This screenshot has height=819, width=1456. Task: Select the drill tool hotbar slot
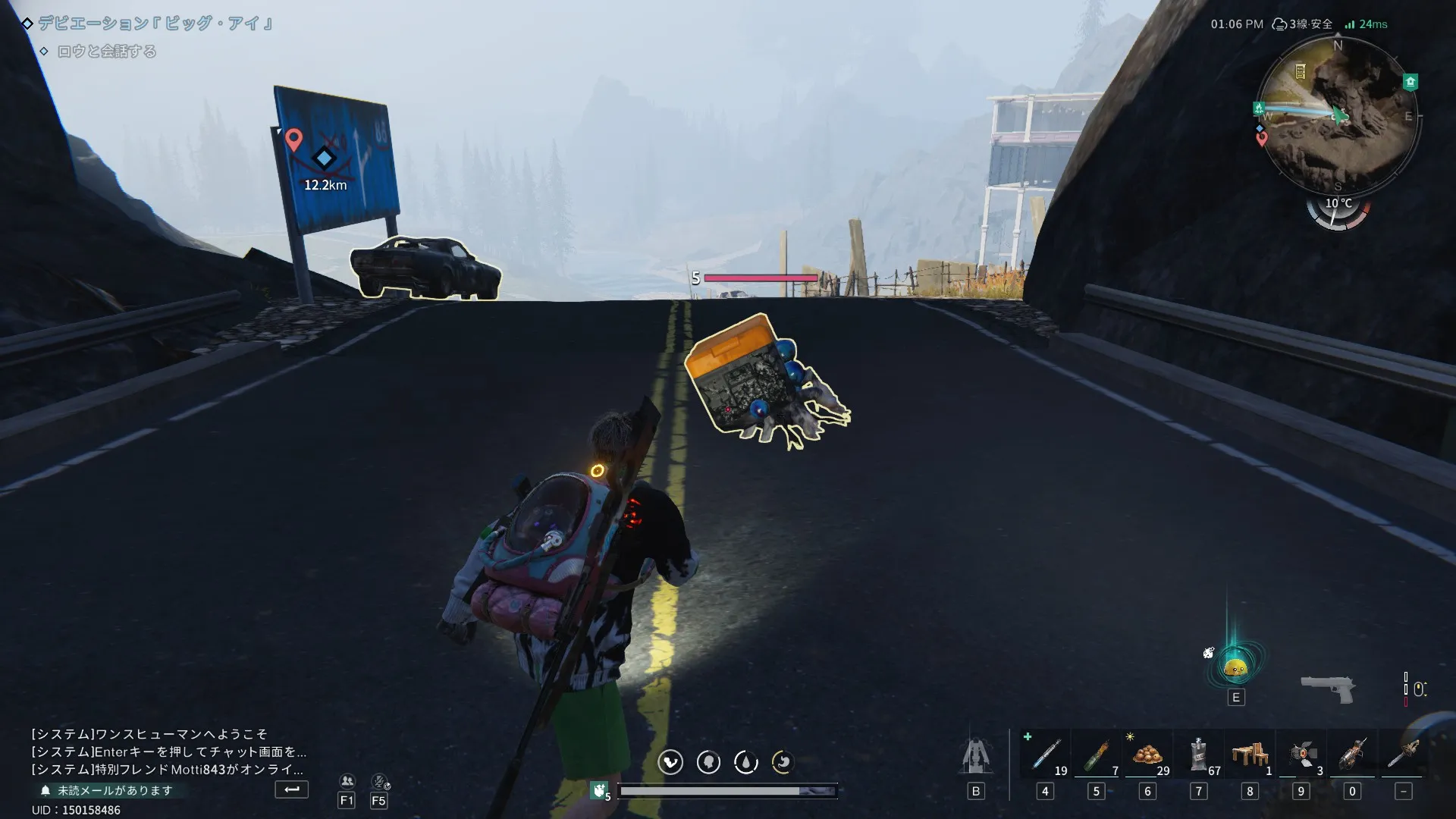point(1352,755)
